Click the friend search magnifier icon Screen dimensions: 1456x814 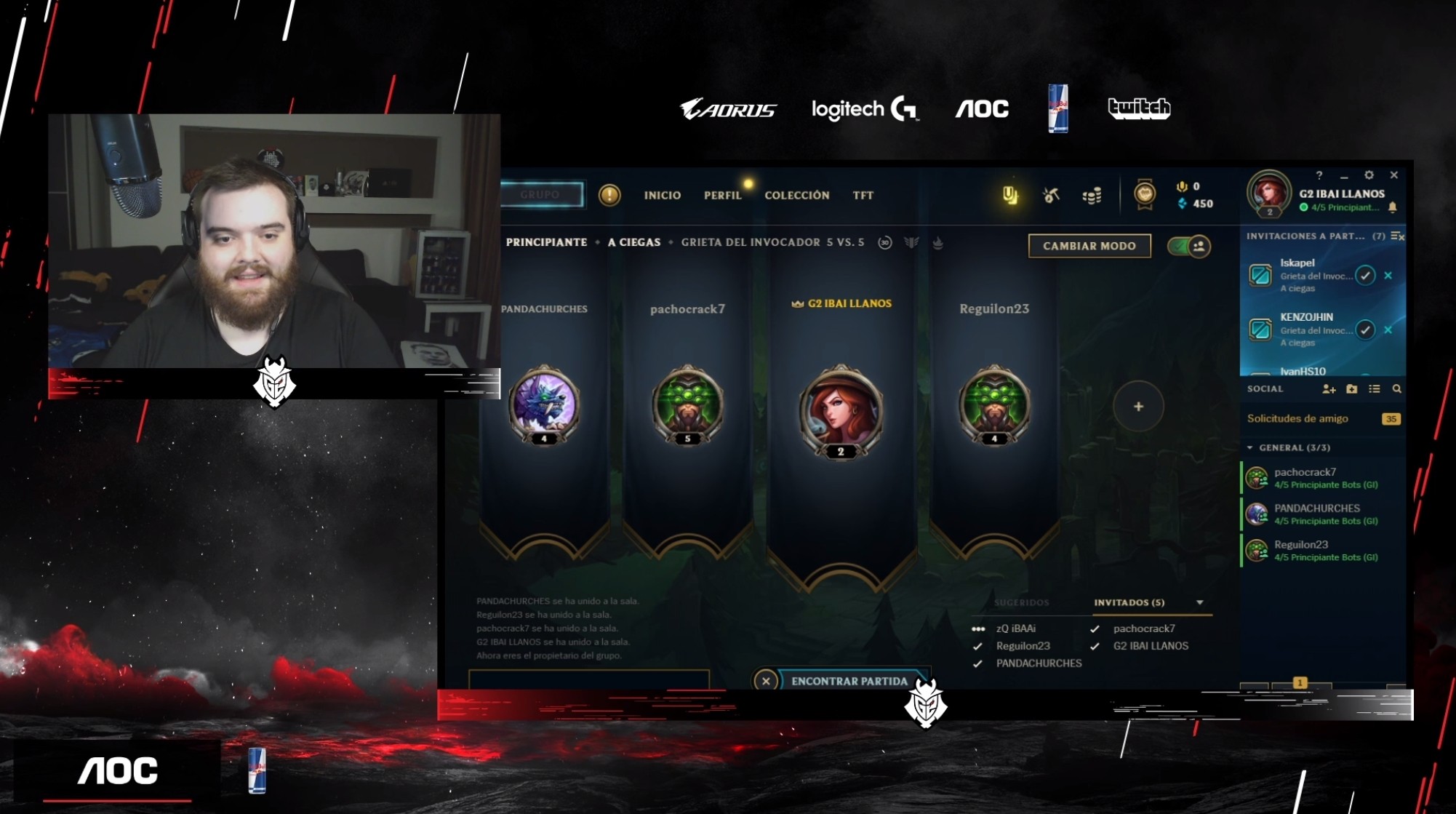click(1396, 389)
